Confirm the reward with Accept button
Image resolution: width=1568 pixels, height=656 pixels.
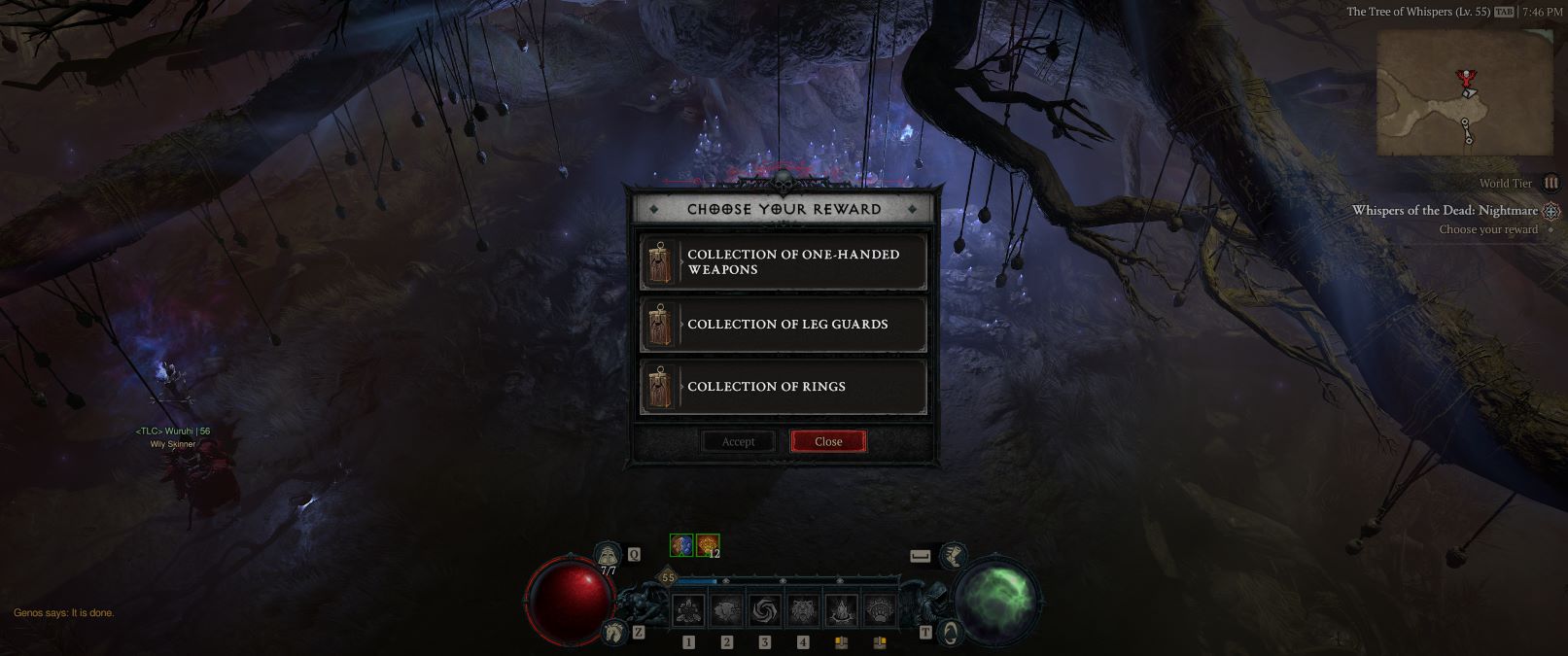pos(738,441)
